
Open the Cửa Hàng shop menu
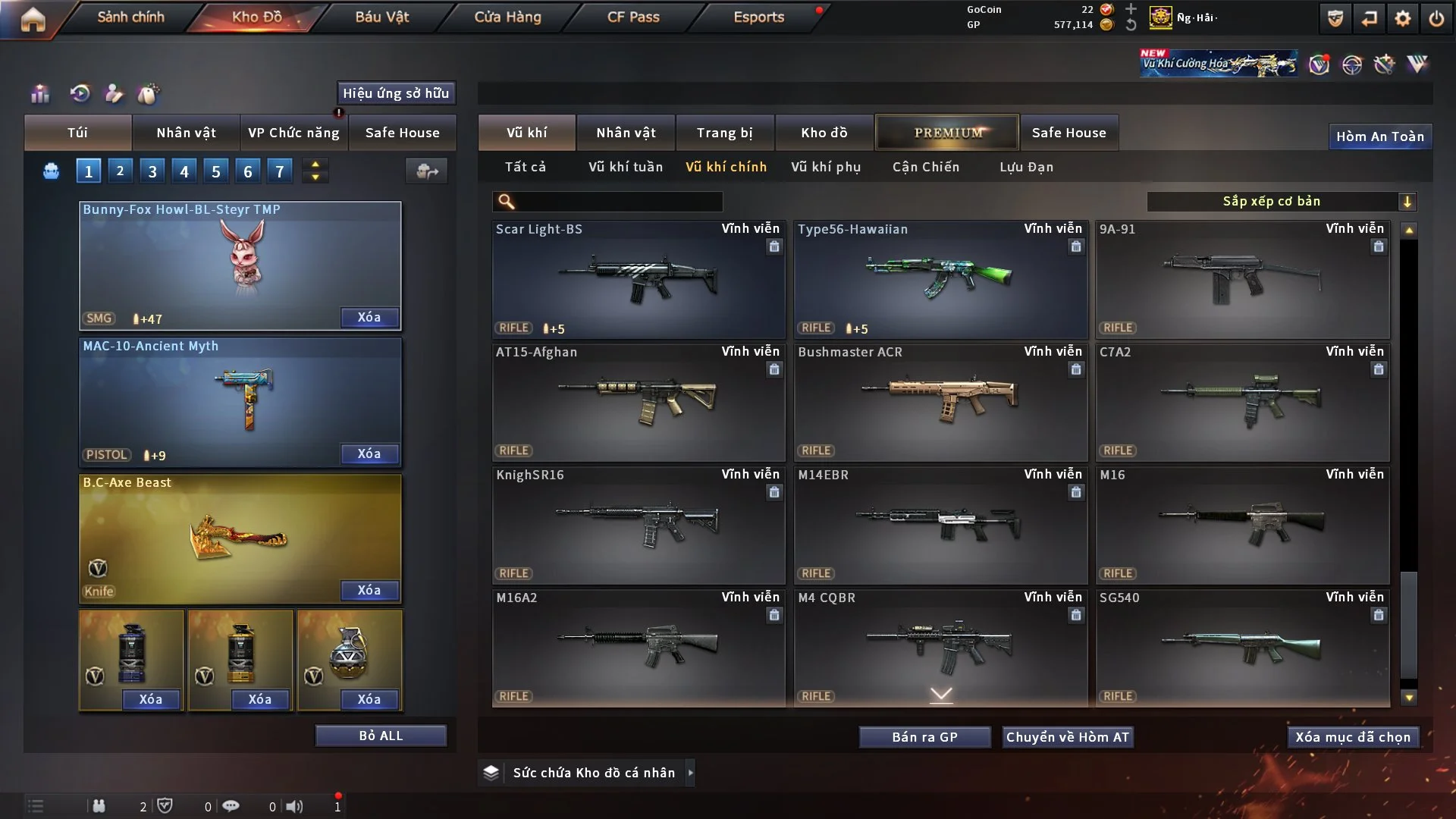click(507, 17)
